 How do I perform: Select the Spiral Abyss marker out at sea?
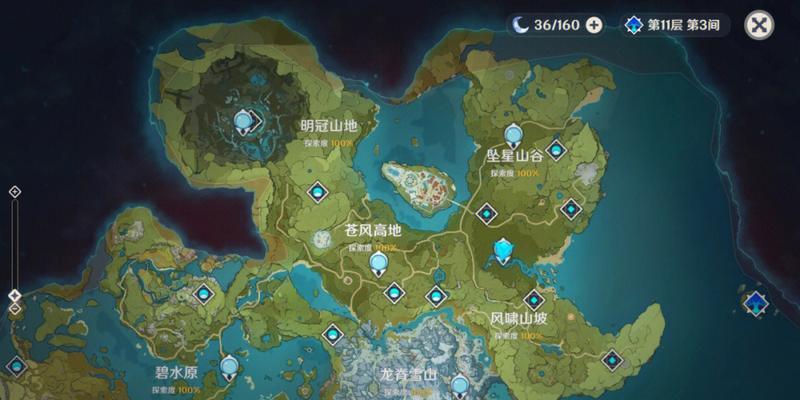(x=755, y=303)
